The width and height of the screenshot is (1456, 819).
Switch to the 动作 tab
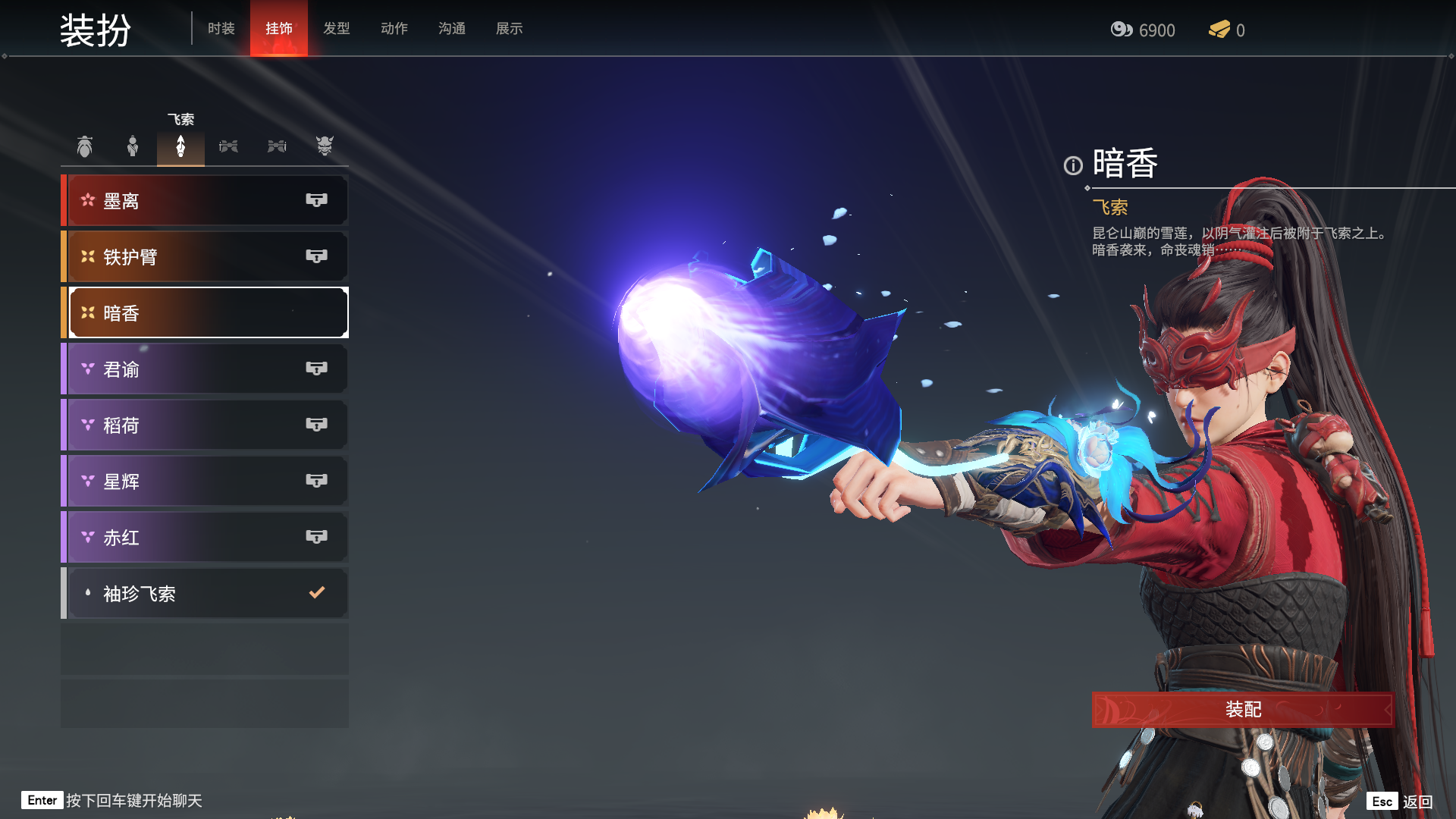coord(394,29)
